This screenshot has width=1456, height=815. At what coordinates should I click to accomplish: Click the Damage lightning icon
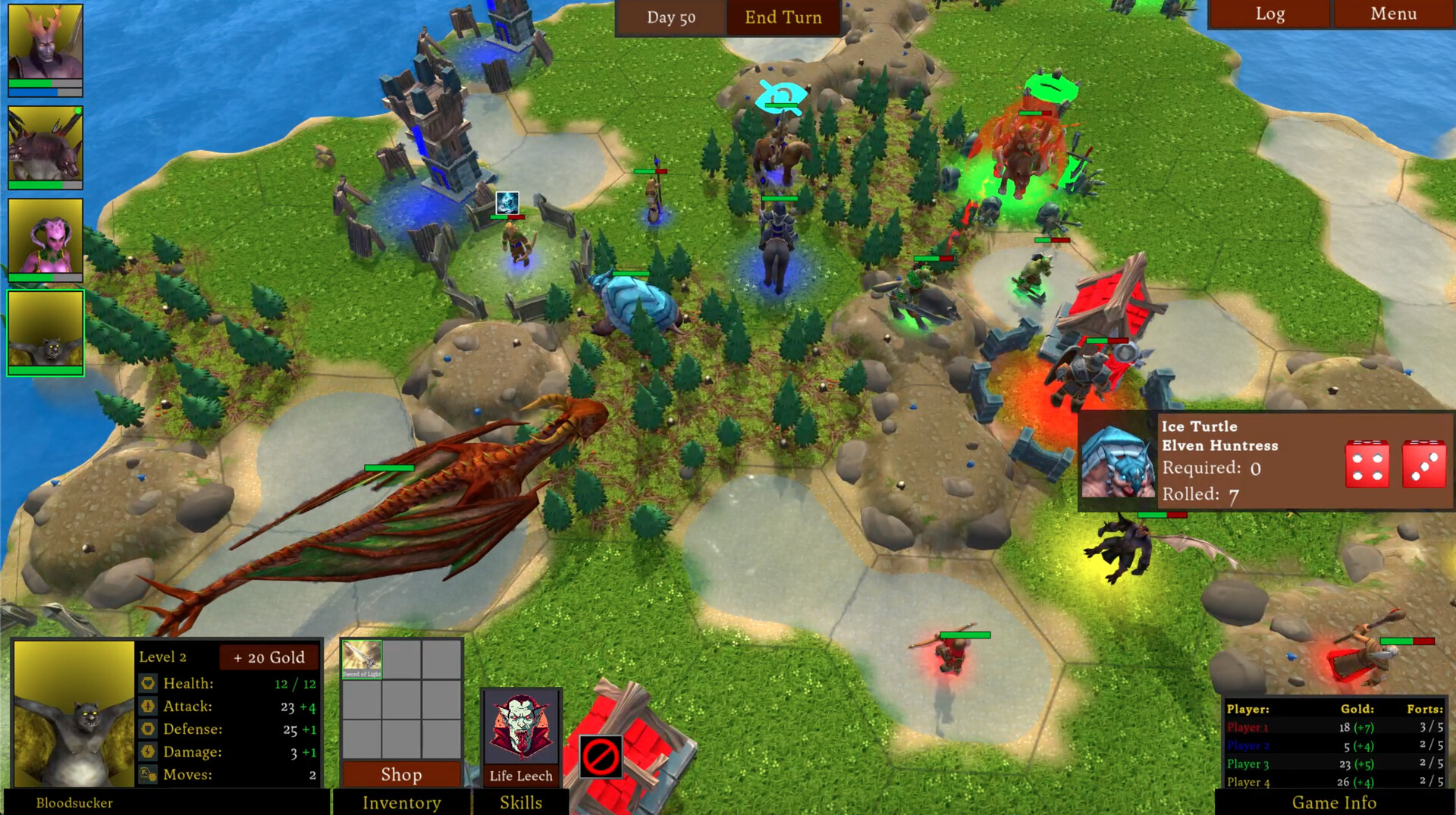148,751
